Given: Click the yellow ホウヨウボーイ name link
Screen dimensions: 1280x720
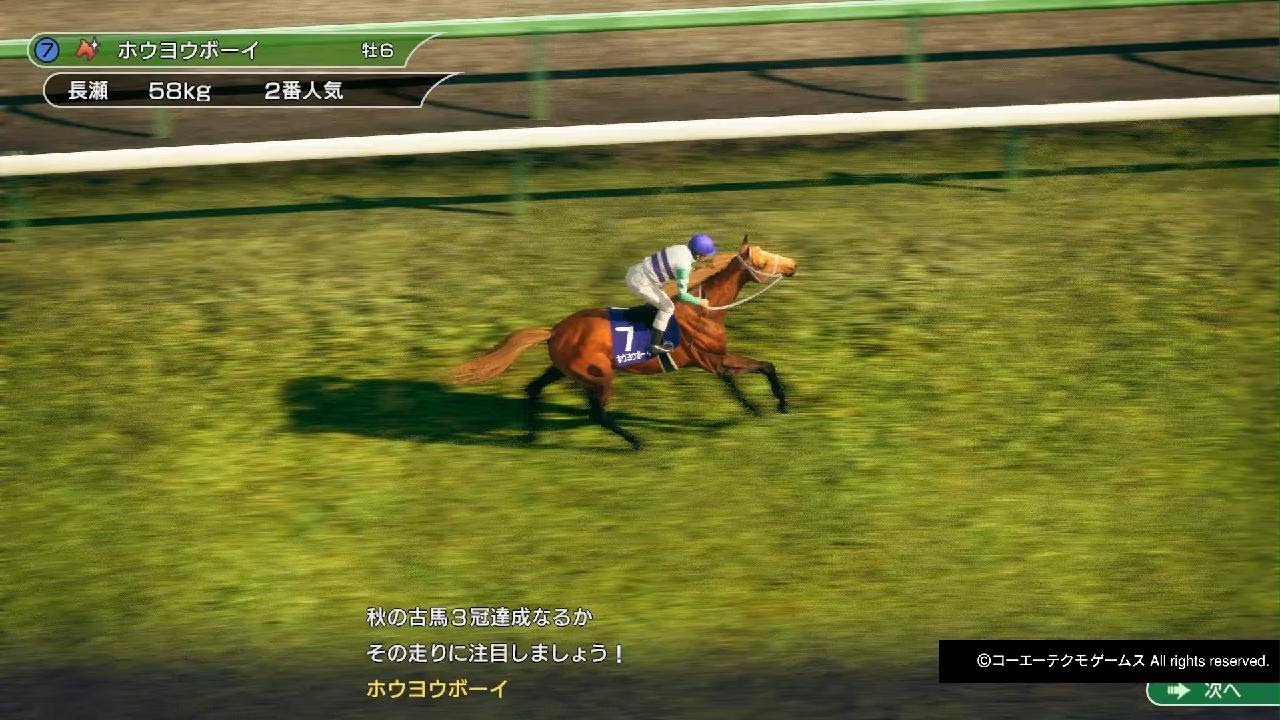Looking at the screenshot, I should (x=435, y=687).
